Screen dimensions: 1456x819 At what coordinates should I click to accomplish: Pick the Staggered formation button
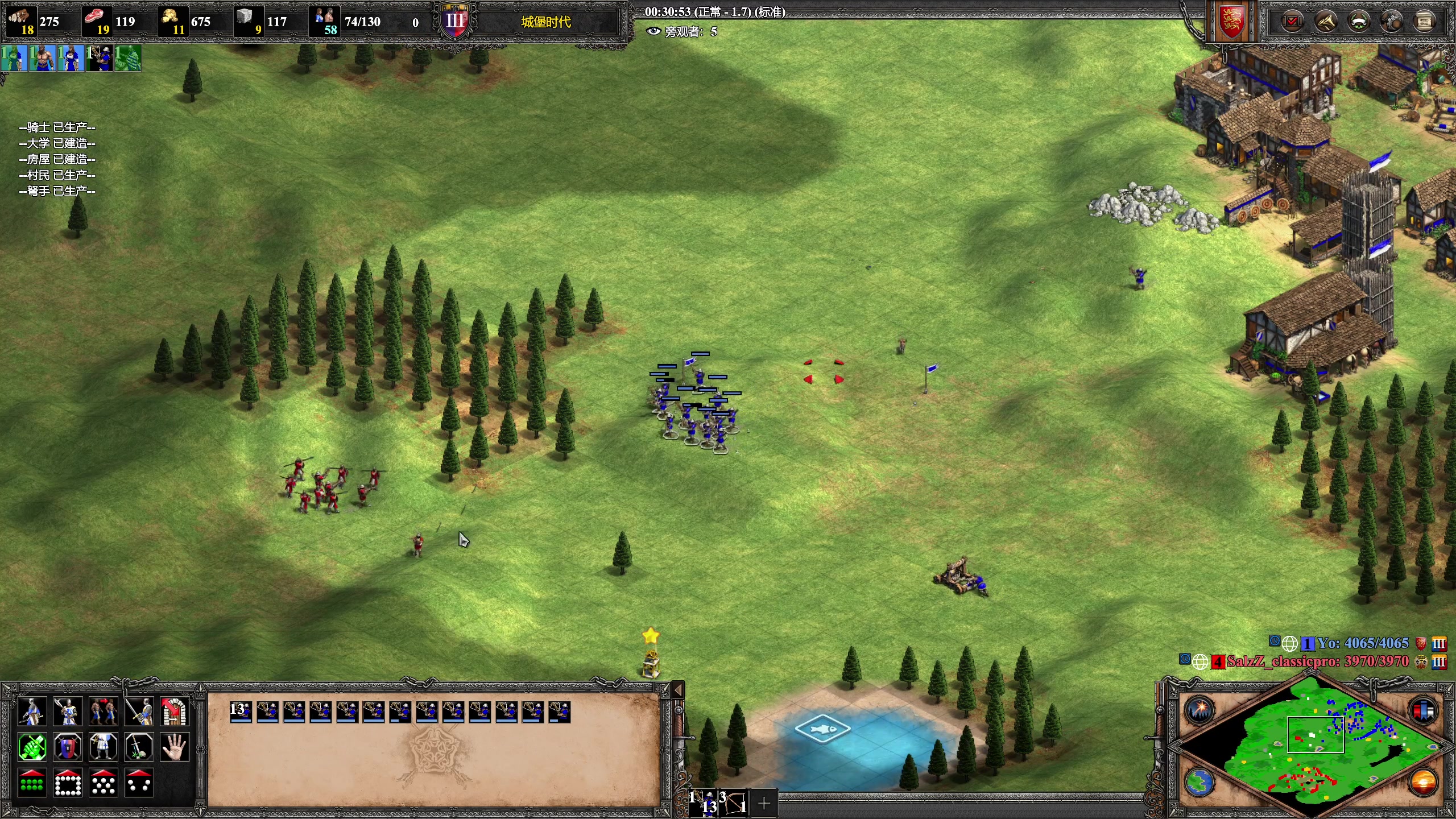click(104, 783)
